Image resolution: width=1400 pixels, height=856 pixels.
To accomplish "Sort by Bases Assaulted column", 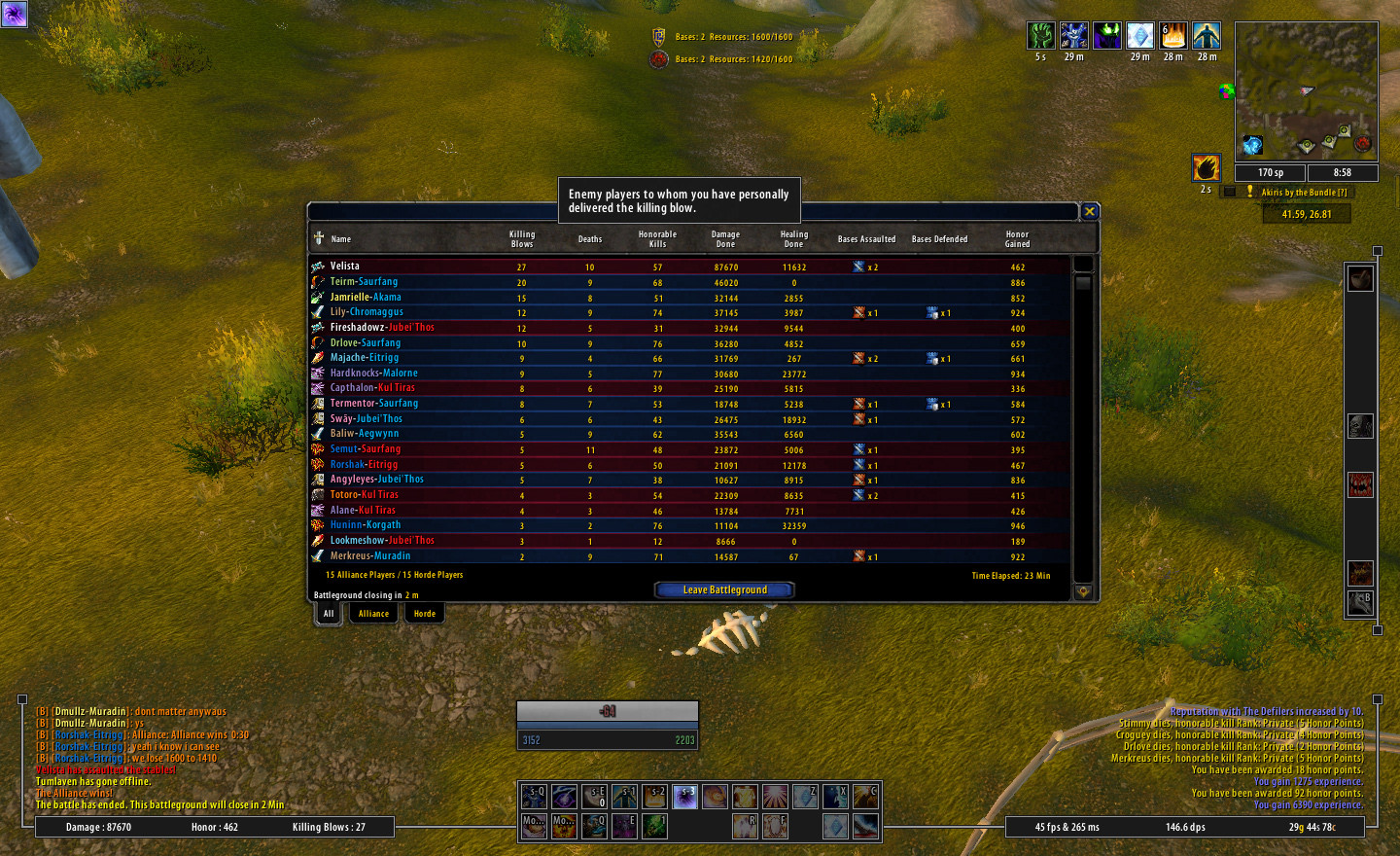I will tap(866, 239).
